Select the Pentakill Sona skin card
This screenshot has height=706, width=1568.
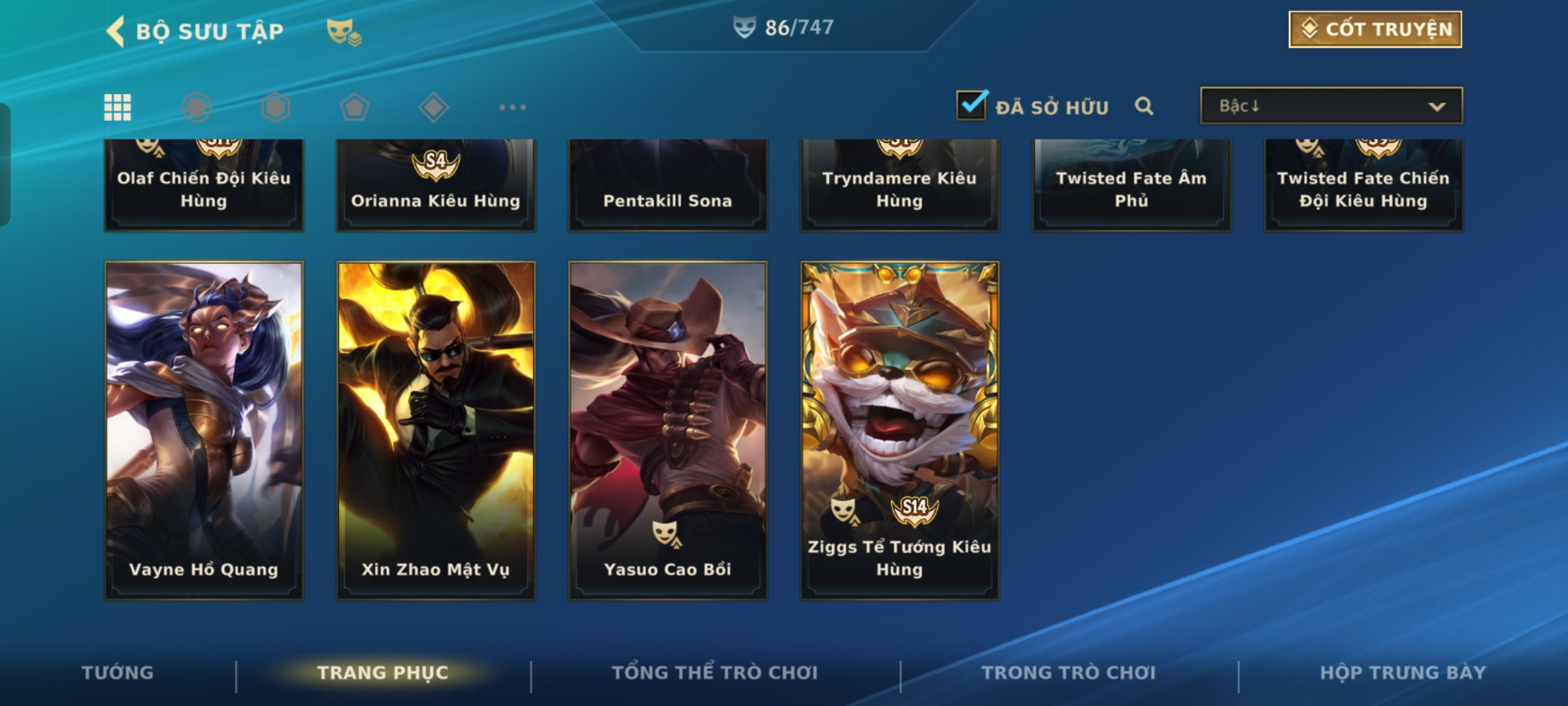[x=668, y=186]
